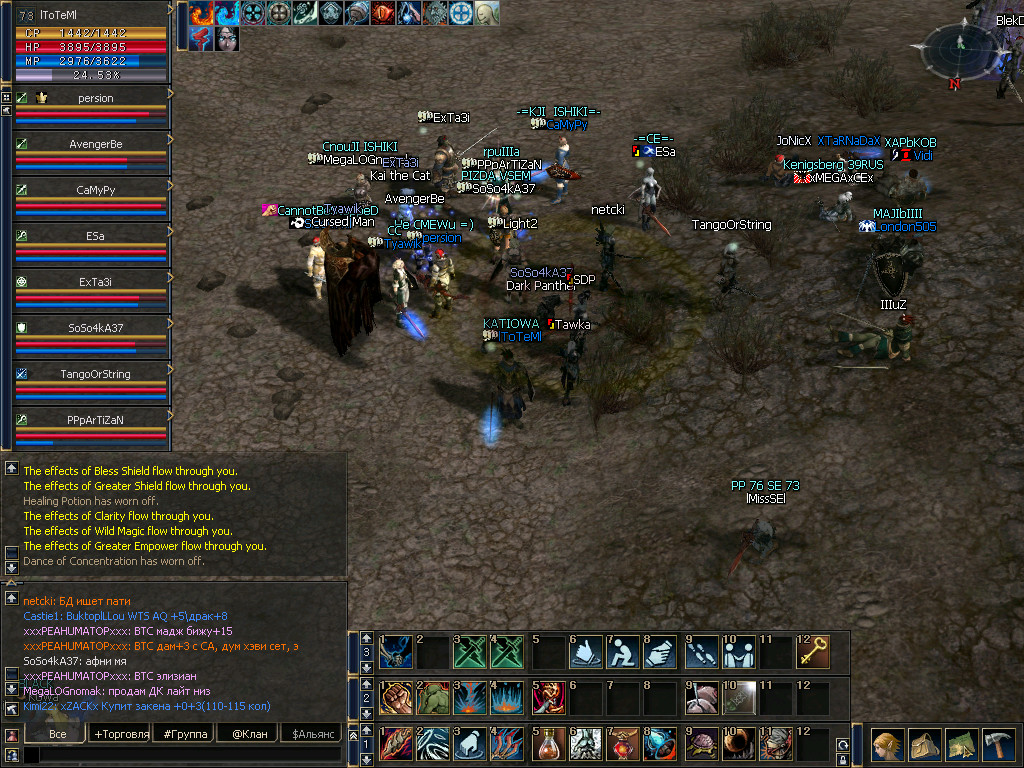The width and height of the screenshot is (1024, 768).
Task: Click the hammer system menu button
Action: point(999,745)
